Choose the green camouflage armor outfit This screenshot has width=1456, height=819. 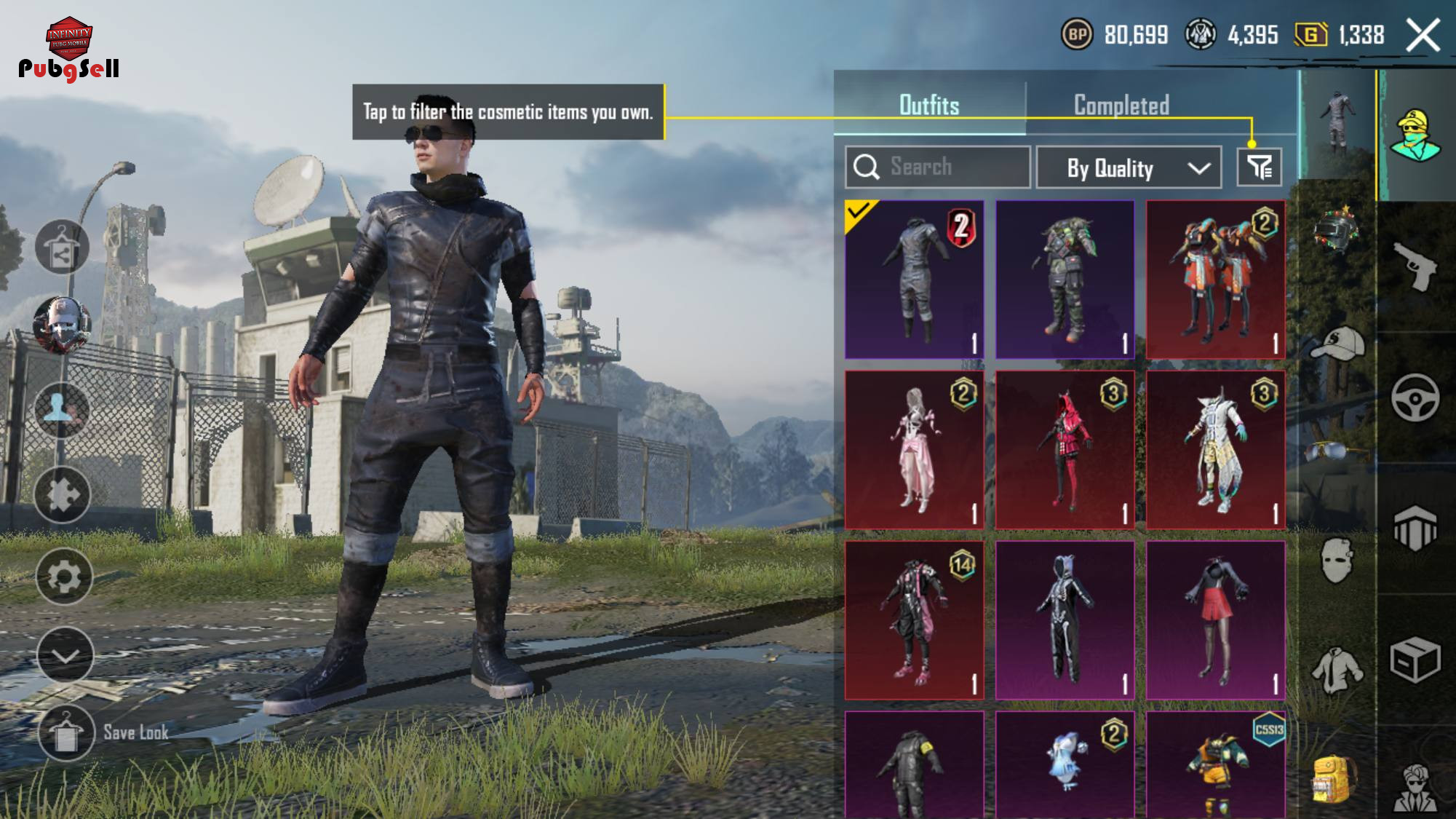1065,280
